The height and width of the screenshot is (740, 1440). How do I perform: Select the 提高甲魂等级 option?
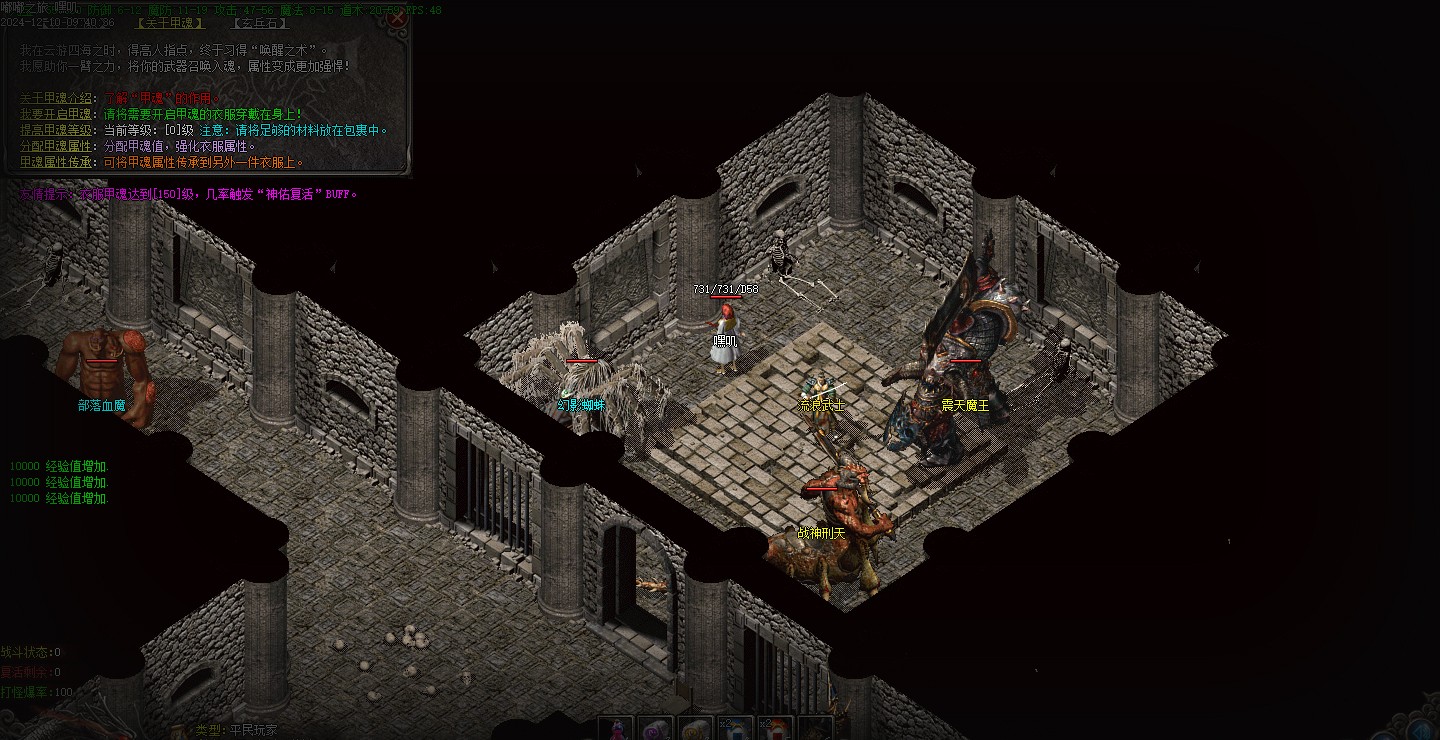click(x=57, y=130)
